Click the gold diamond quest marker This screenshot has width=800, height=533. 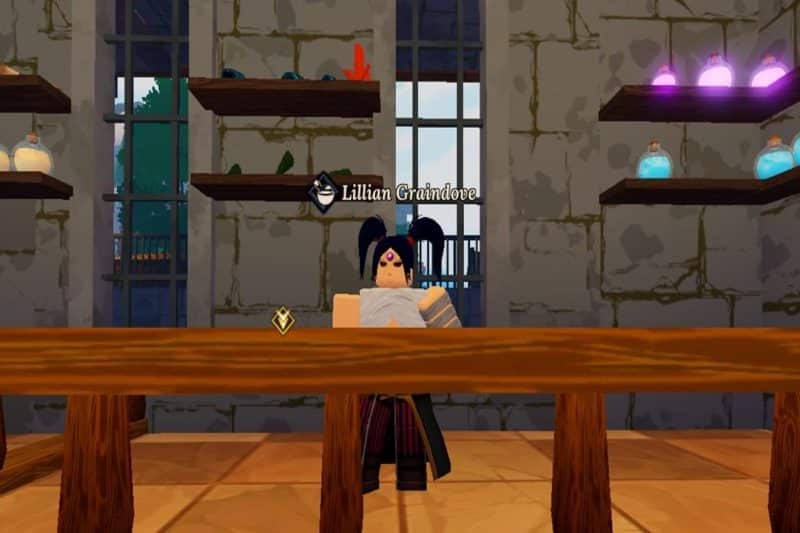point(284,320)
